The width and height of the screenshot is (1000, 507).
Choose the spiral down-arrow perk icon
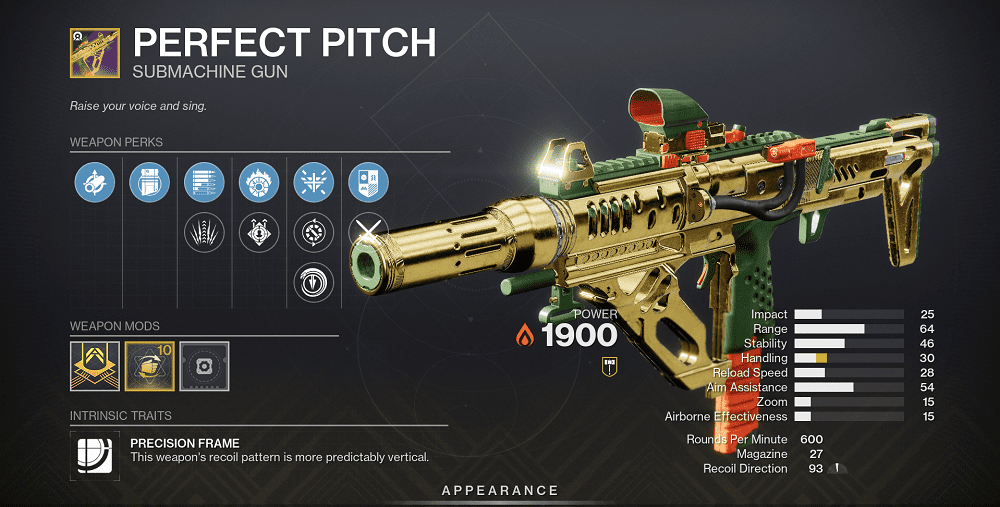click(313, 283)
